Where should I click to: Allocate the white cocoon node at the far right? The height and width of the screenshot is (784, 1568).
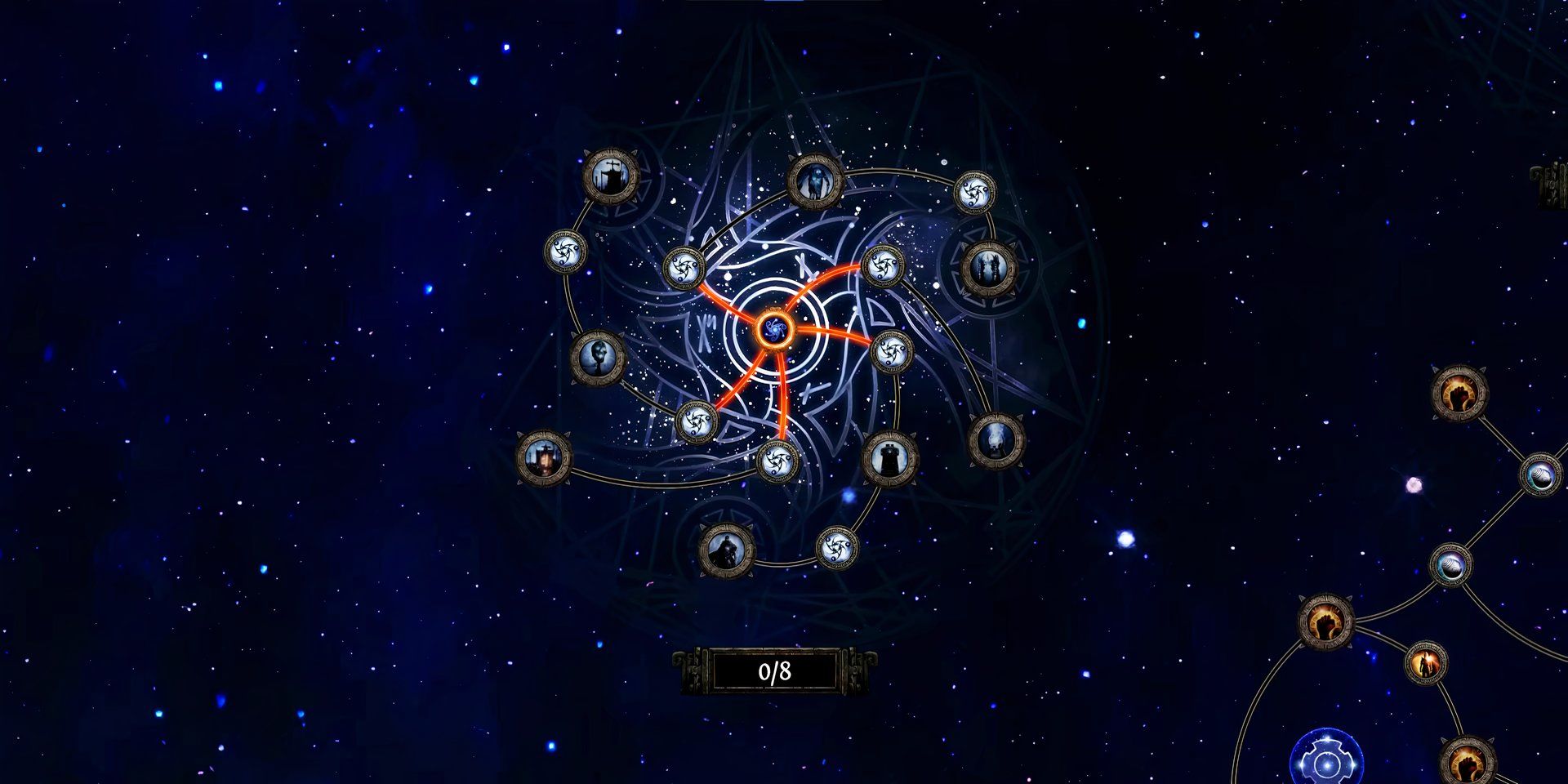coord(1540,477)
